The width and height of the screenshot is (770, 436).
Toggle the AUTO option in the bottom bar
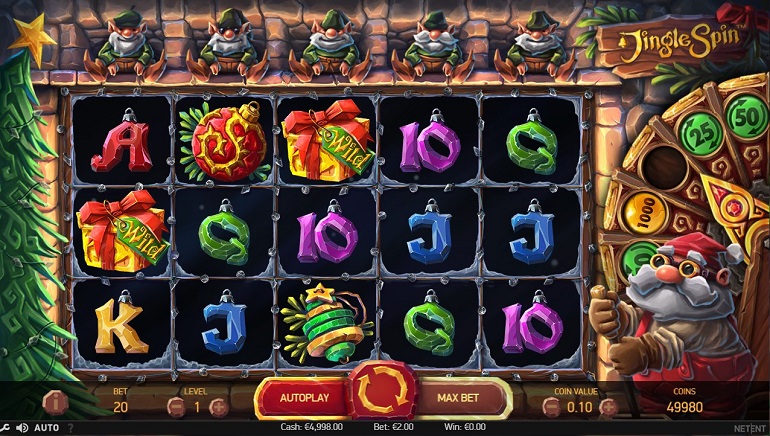point(47,428)
